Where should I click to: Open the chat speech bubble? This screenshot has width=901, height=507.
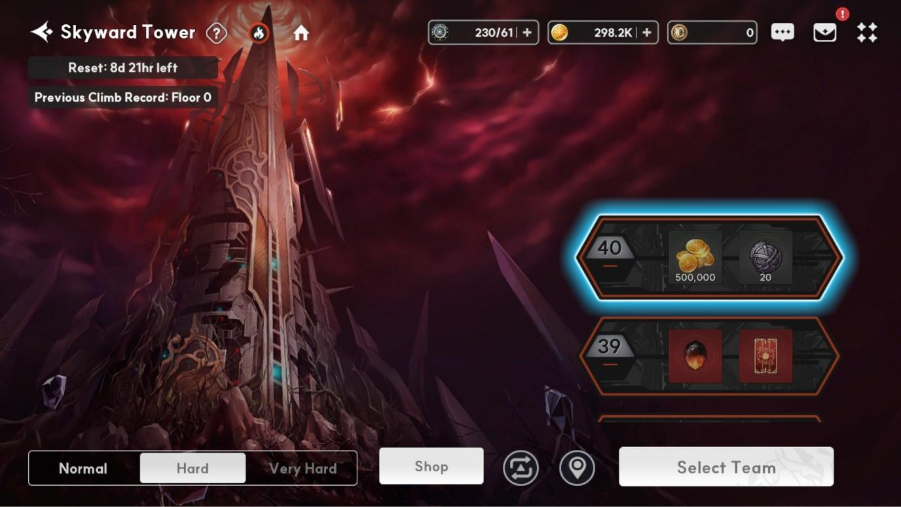click(x=782, y=33)
